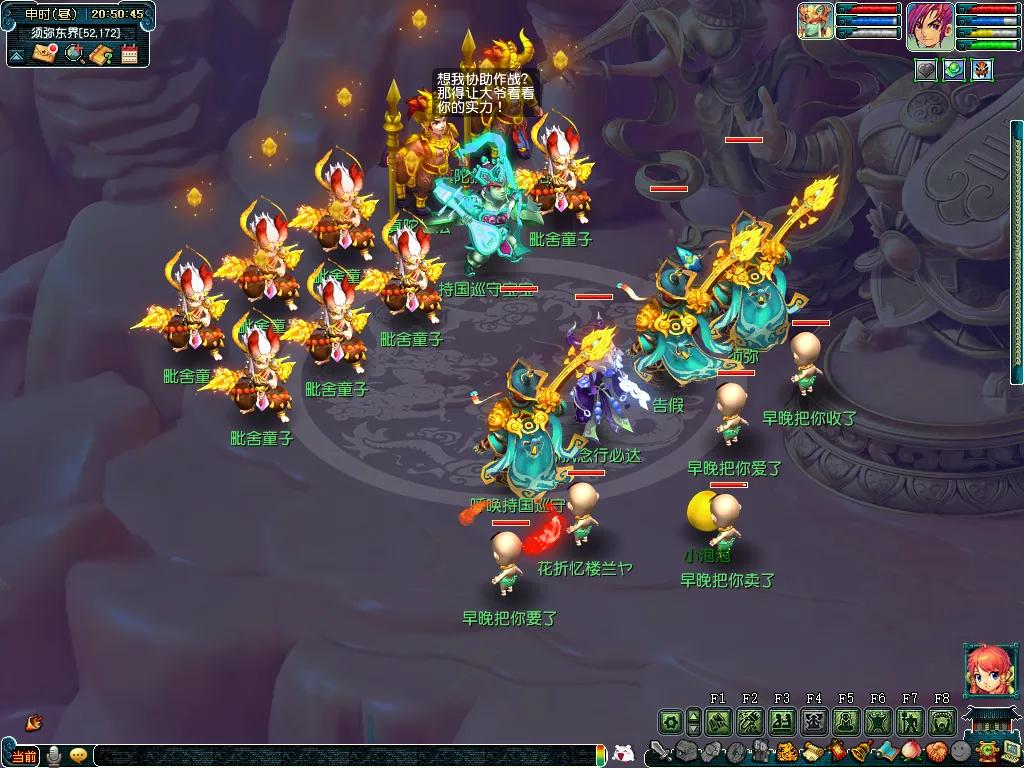Activate the F5 meditation skill

click(846, 721)
